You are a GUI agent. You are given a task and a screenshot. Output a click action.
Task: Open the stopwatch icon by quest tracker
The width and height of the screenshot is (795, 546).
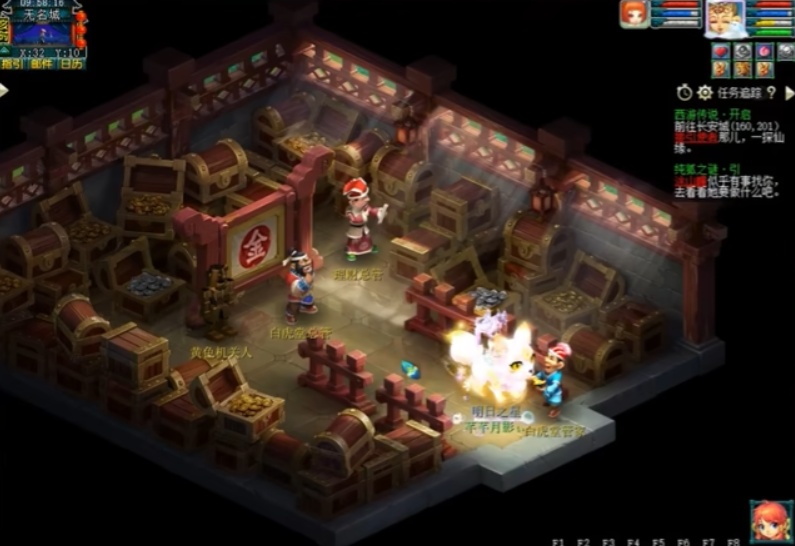tap(684, 92)
